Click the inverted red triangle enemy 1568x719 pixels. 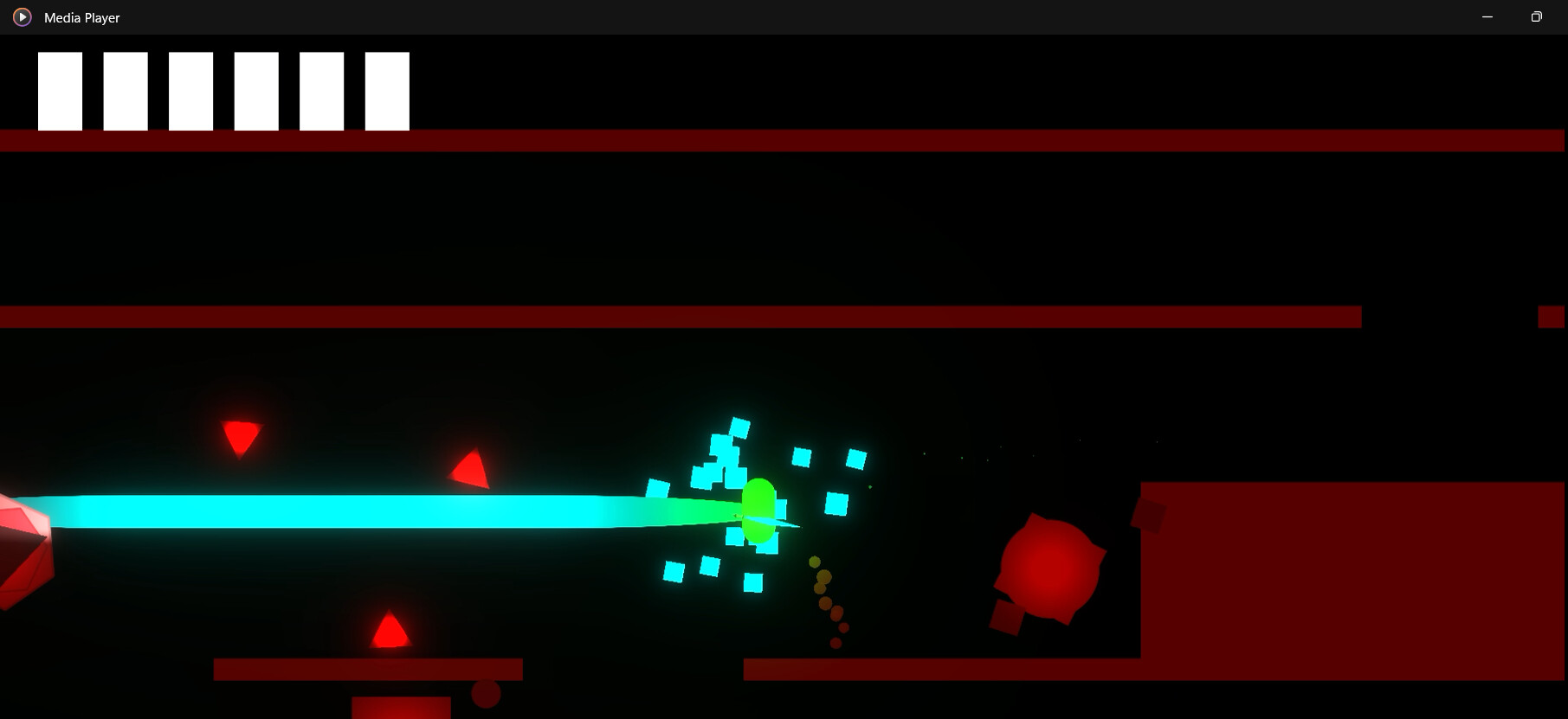click(x=242, y=437)
